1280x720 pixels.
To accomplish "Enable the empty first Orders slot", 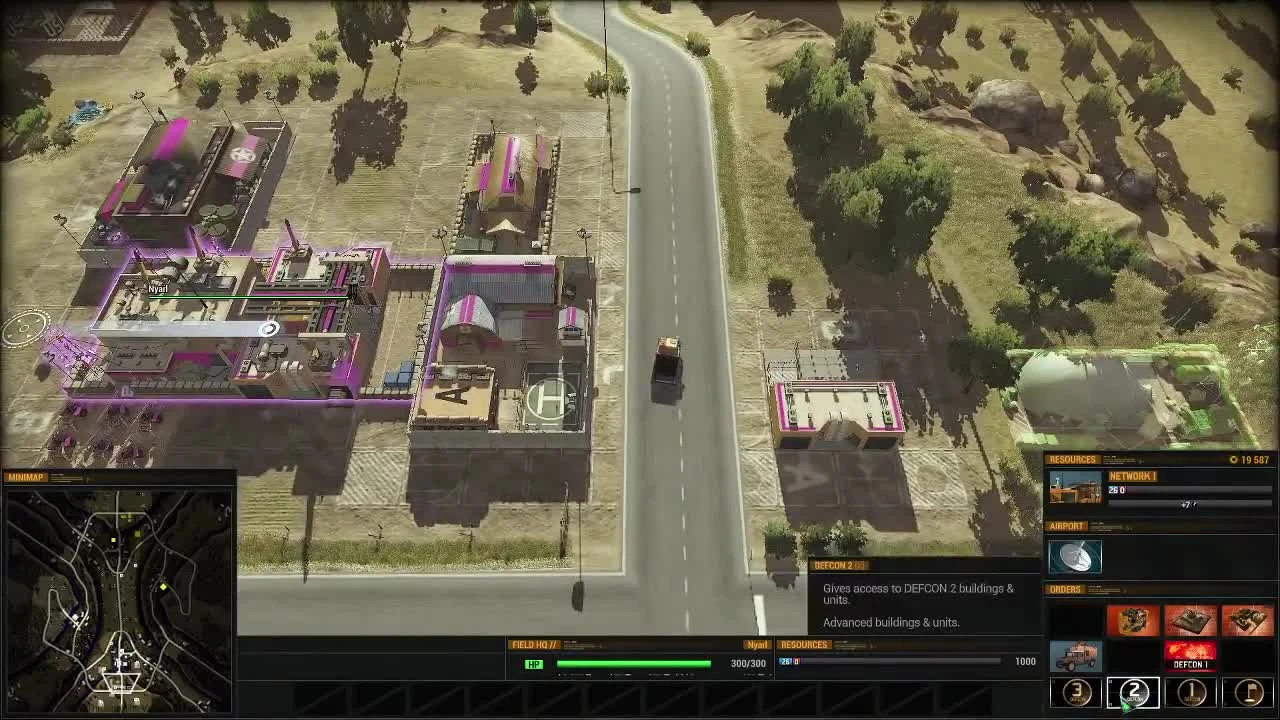I will tap(1074, 620).
